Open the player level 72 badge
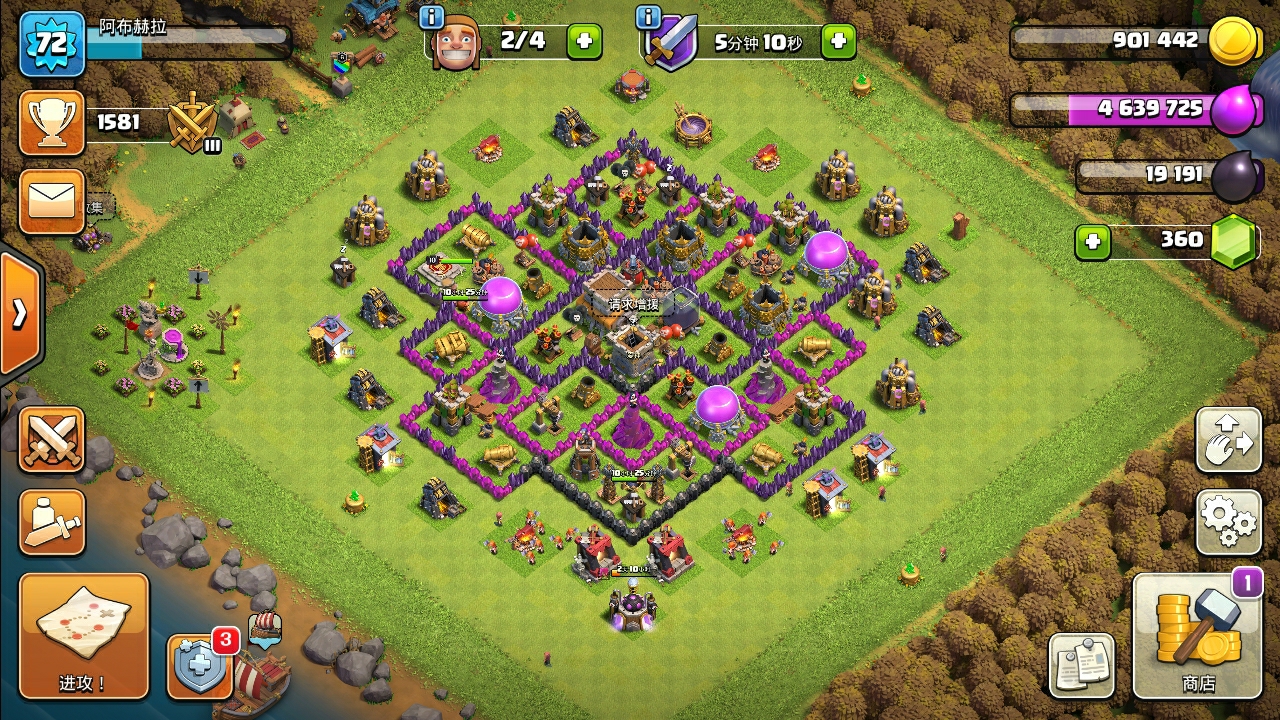Viewport: 1280px width, 720px height. (52, 44)
